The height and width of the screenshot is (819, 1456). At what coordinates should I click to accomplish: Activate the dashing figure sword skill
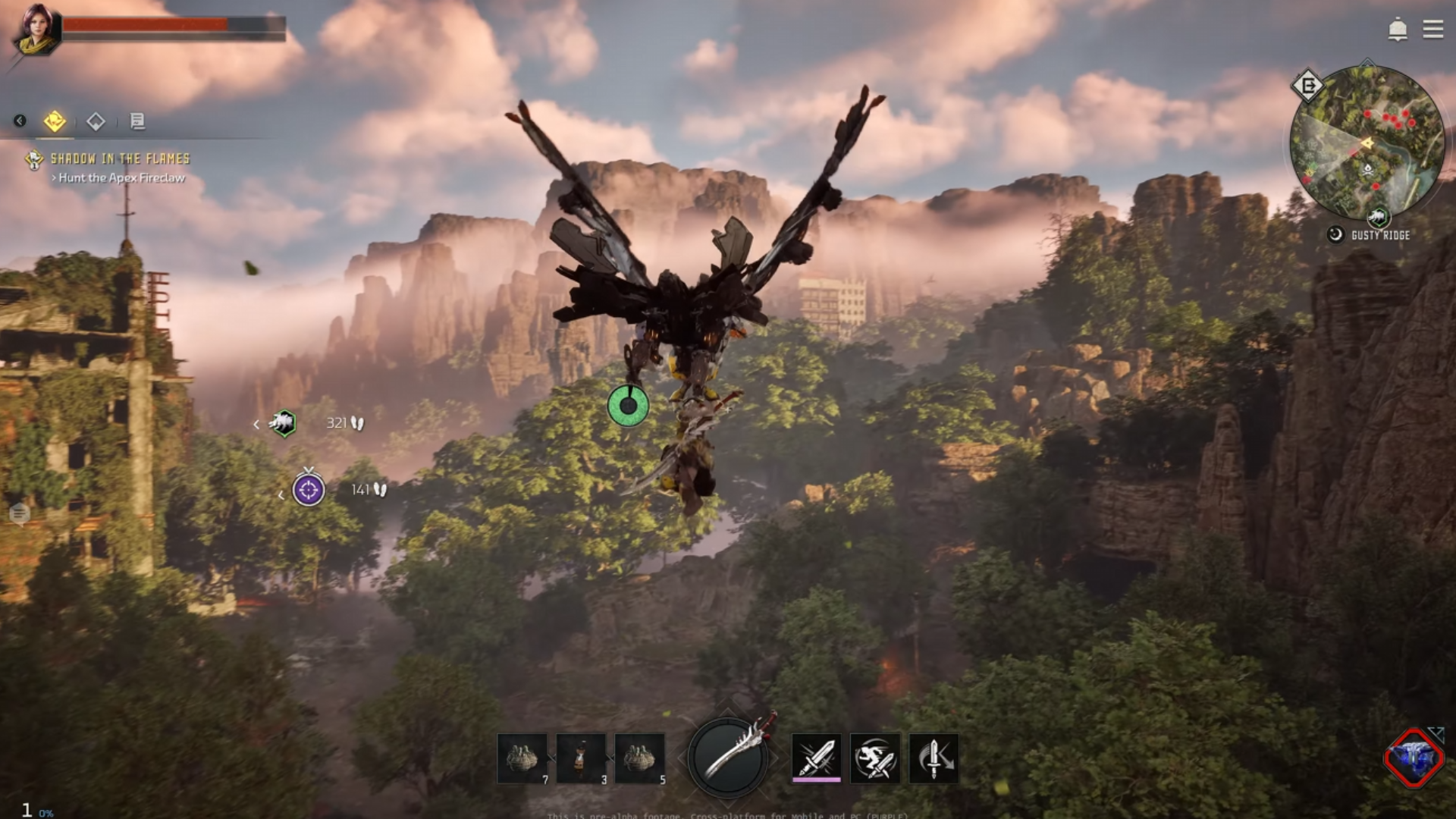click(875, 757)
